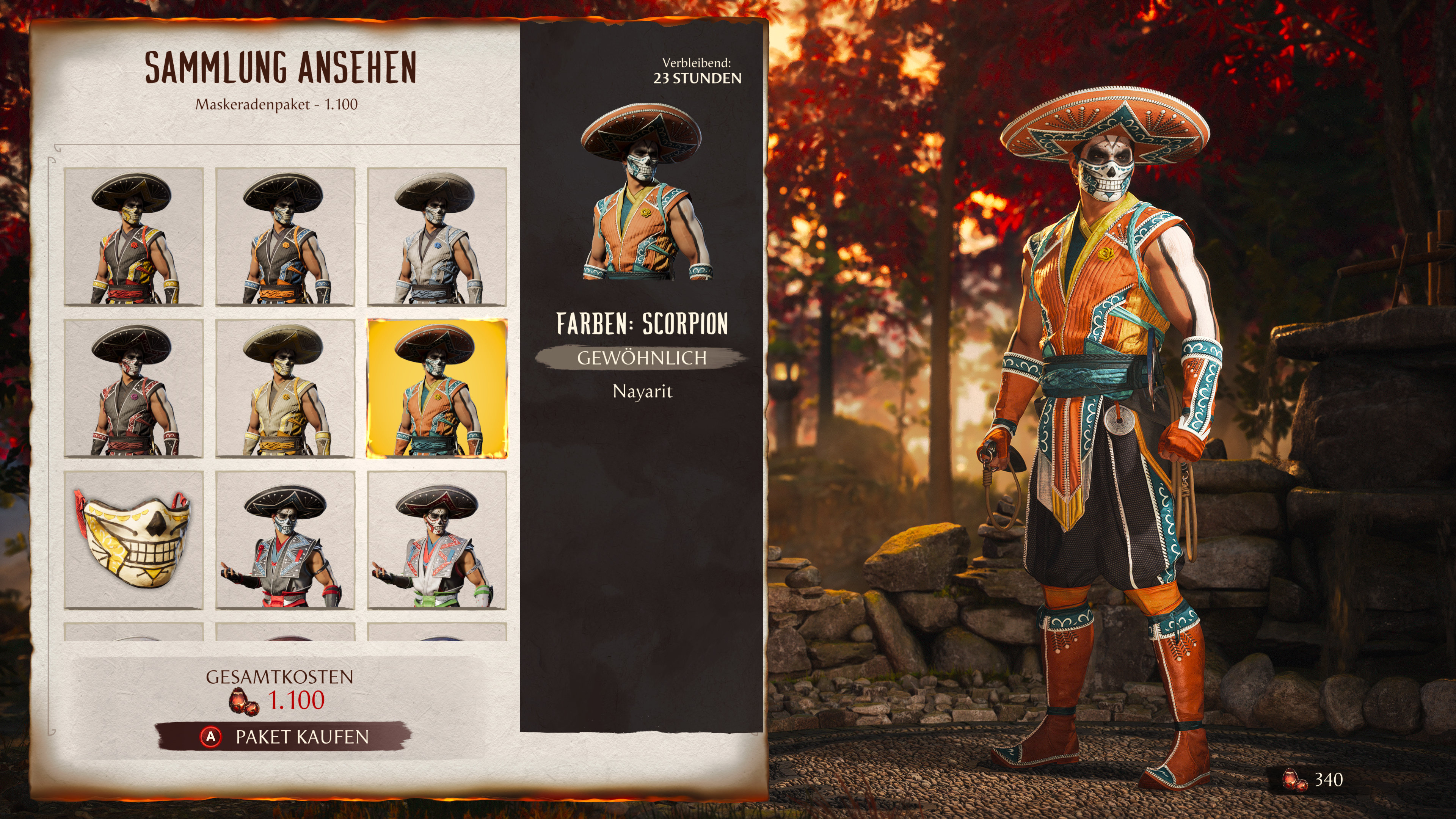The height and width of the screenshot is (819, 1456).
Task: Pick the white and blue Scorpion skin
Action: pyautogui.click(x=437, y=237)
